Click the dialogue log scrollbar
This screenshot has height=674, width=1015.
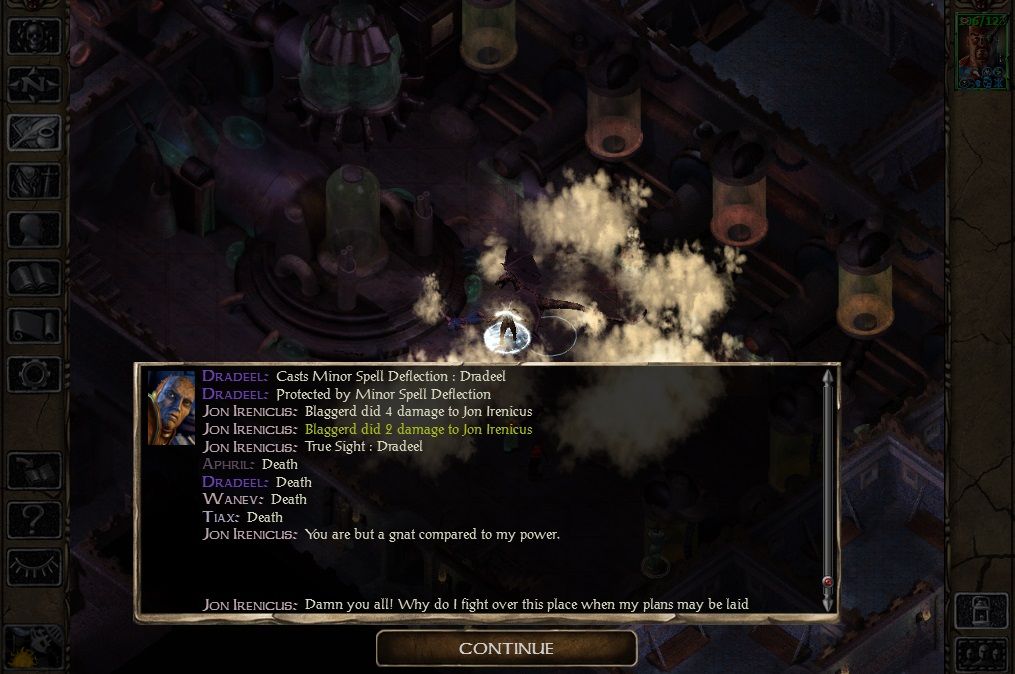click(x=827, y=480)
